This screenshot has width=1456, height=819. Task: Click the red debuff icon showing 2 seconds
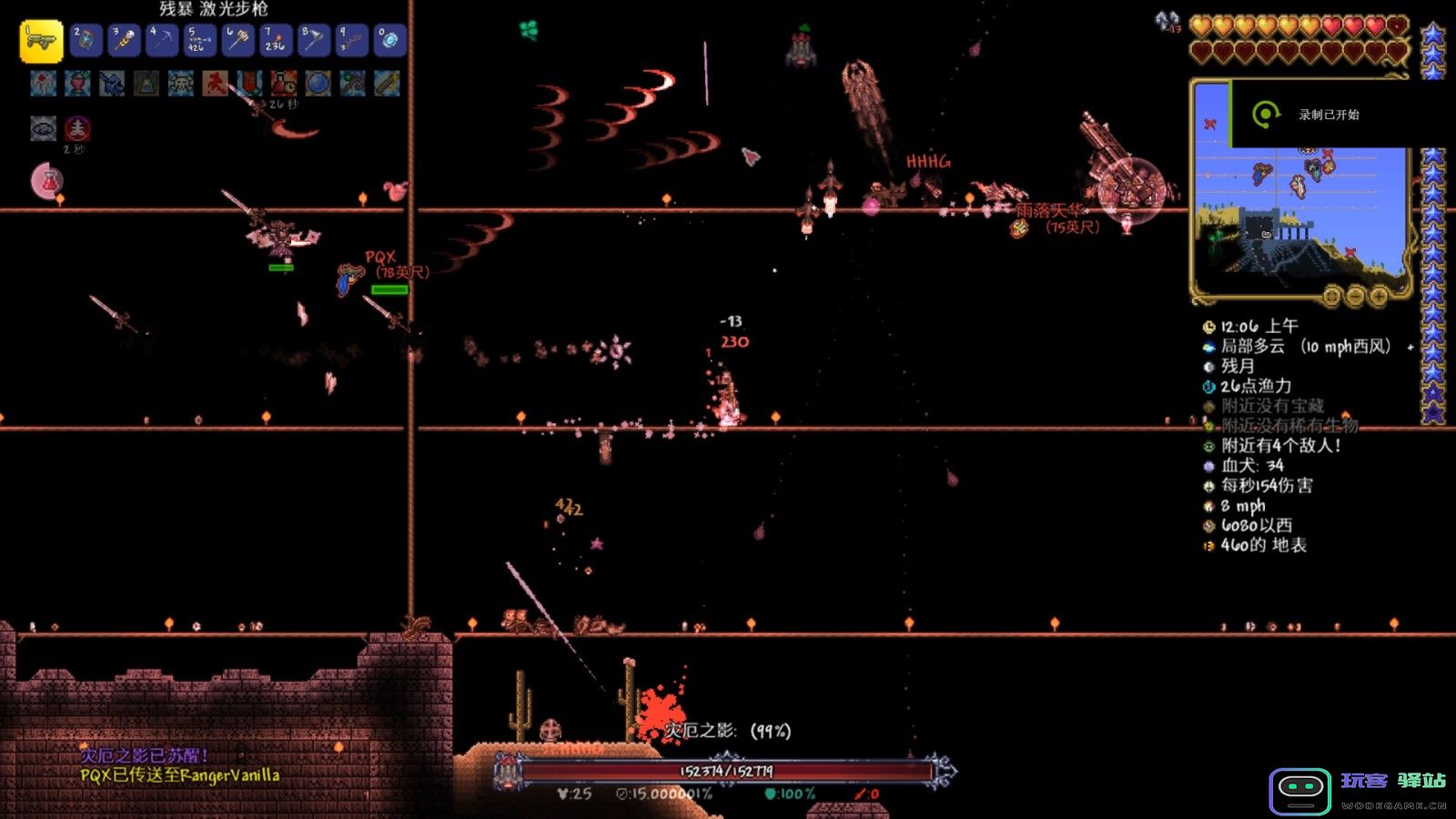pos(77,128)
